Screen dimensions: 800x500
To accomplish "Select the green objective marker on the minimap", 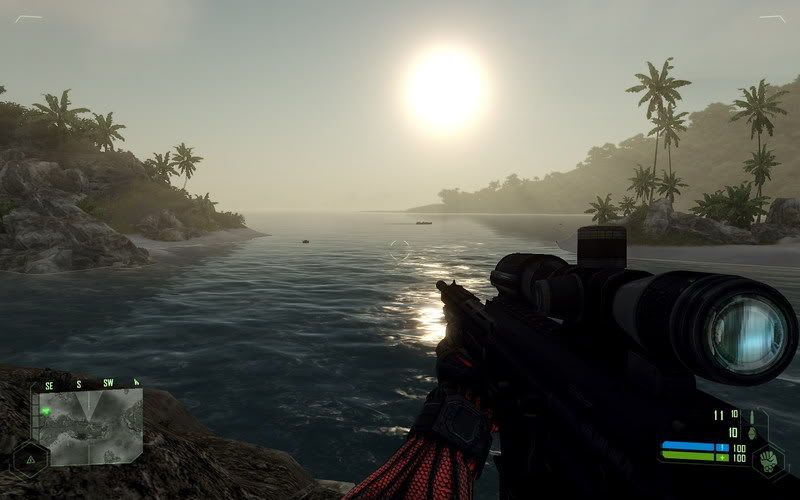I will (x=46, y=410).
